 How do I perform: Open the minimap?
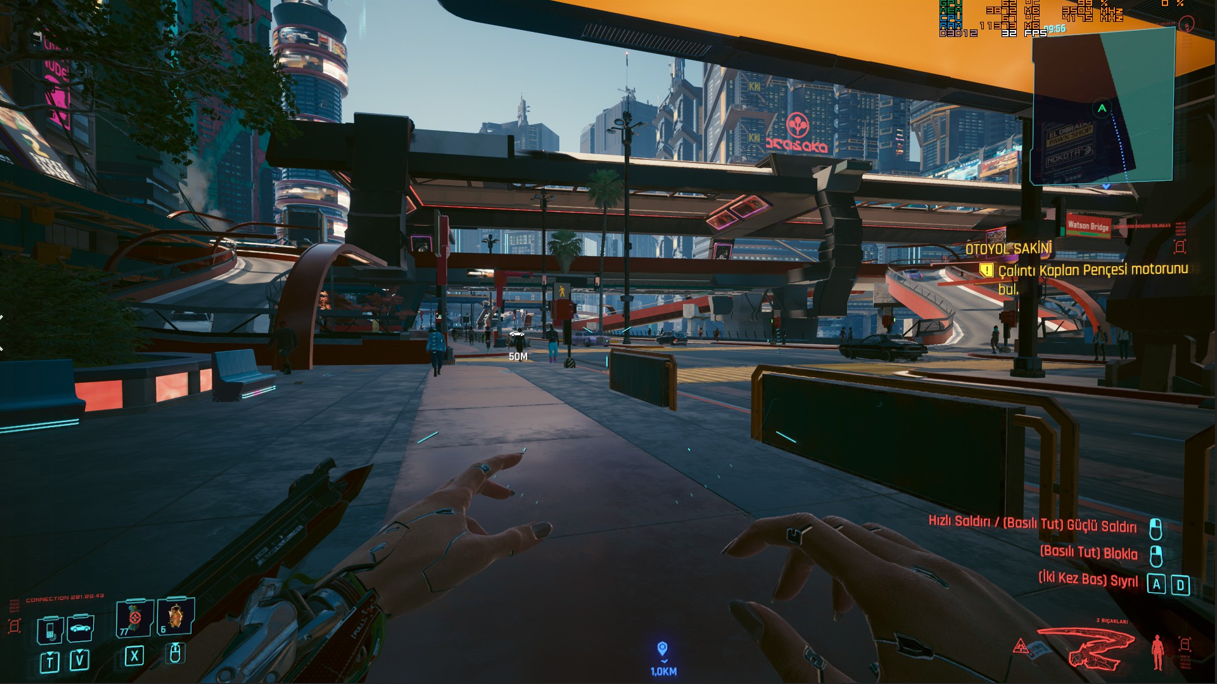point(1102,108)
